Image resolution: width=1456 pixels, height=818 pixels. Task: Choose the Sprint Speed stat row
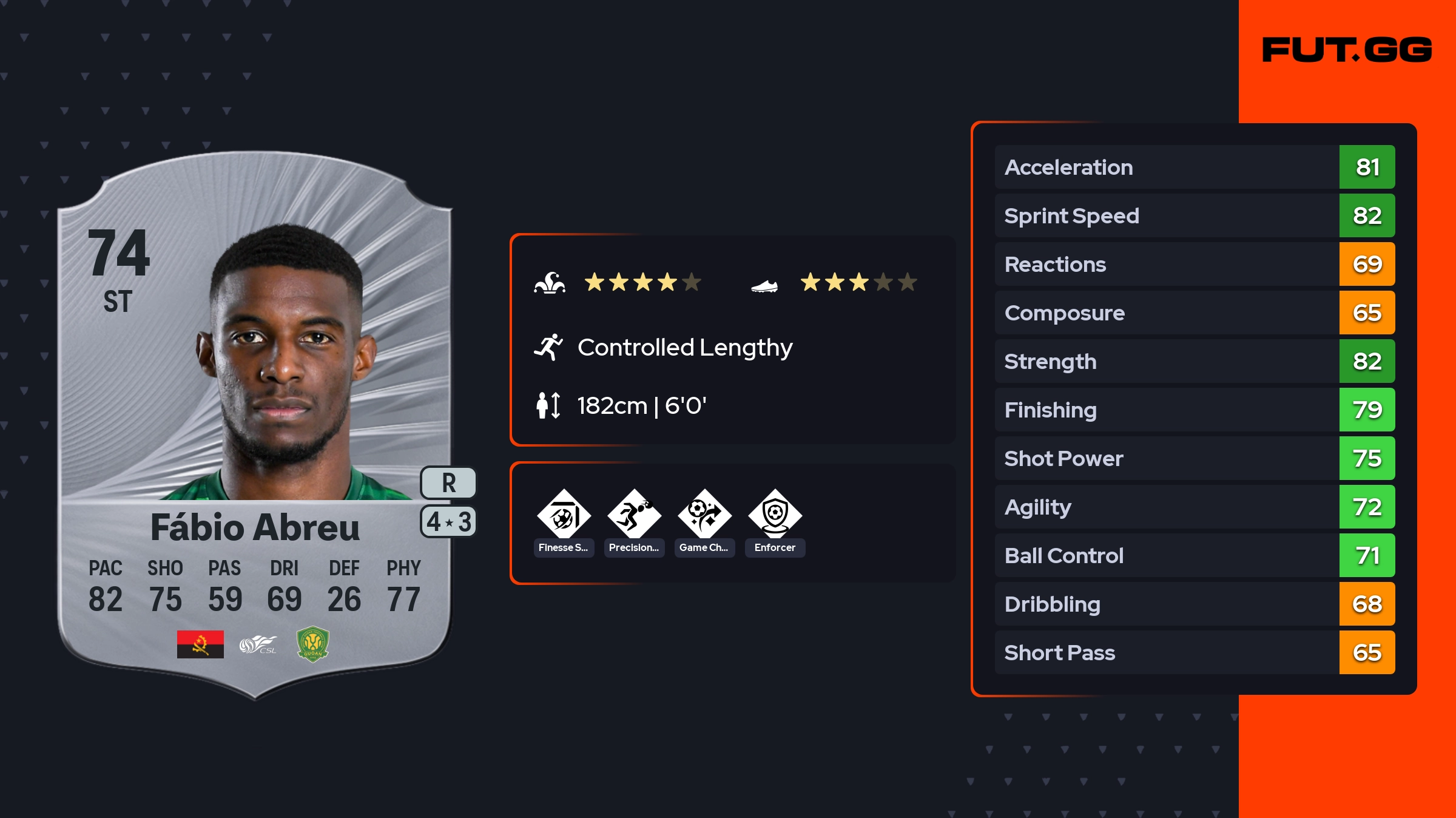pyautogui.click(x=1194, y=215)
